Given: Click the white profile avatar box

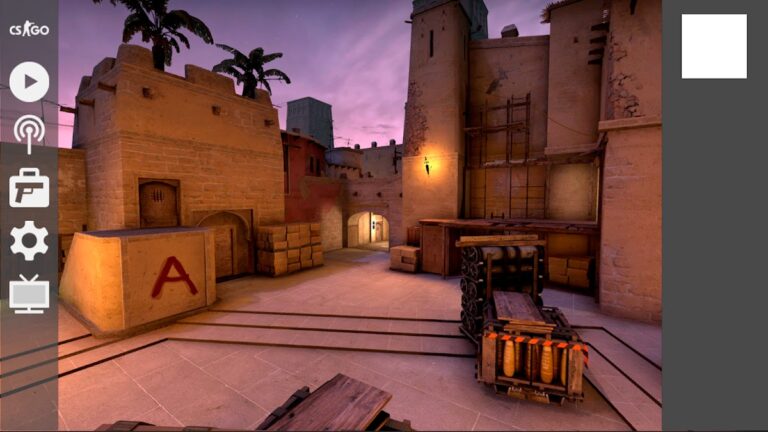Looking at the screenshot, I should coord(714,46).
